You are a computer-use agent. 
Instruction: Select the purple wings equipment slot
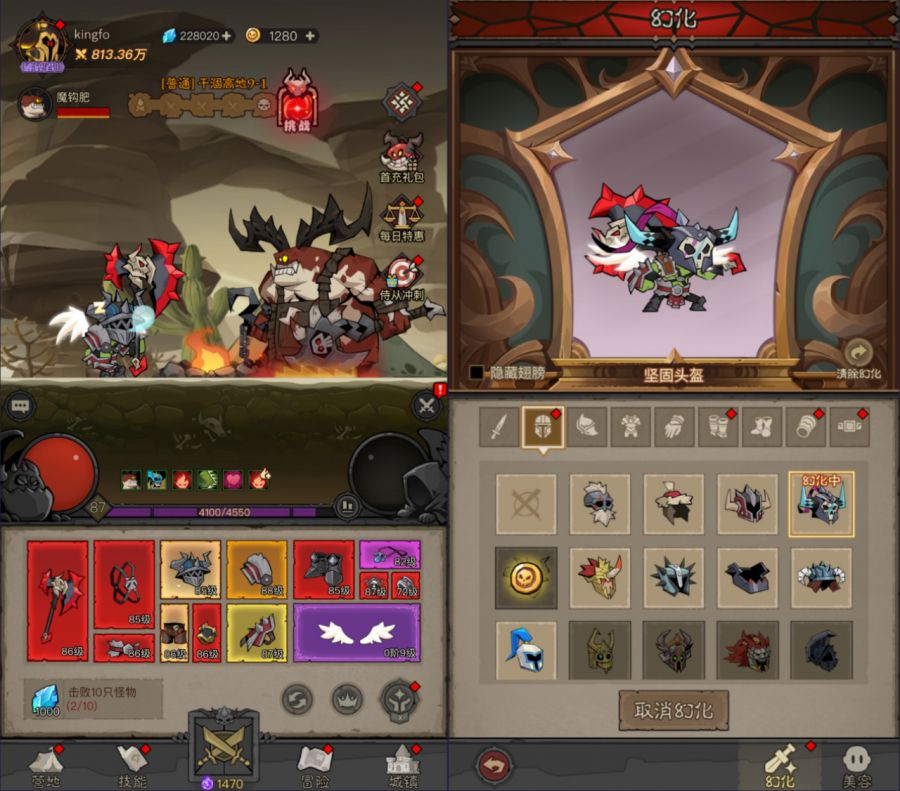(x=357, y=633)
